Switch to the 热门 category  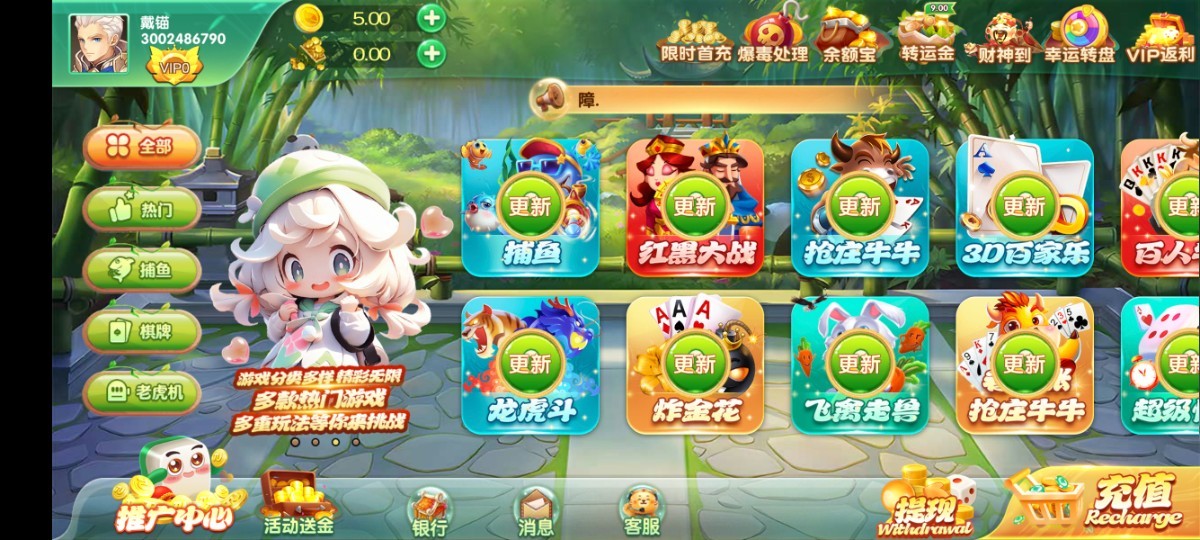pos(142,209)
